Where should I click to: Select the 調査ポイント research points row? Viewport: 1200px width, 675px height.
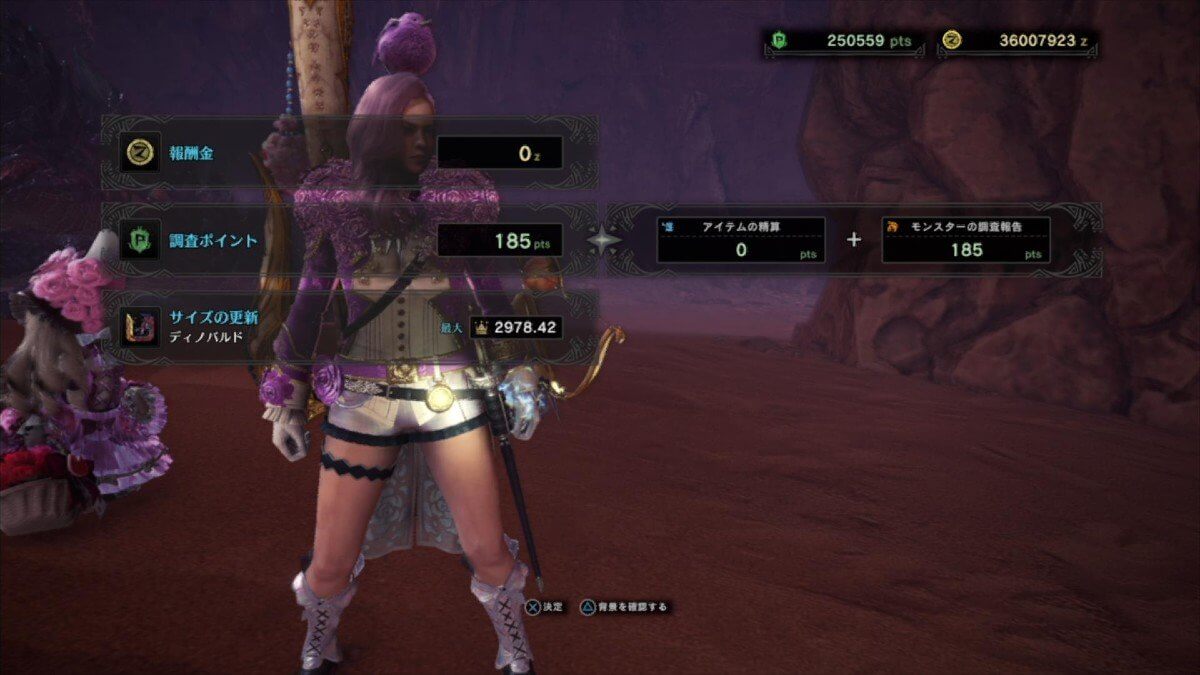pyautogui.click(x=348, y=241)
